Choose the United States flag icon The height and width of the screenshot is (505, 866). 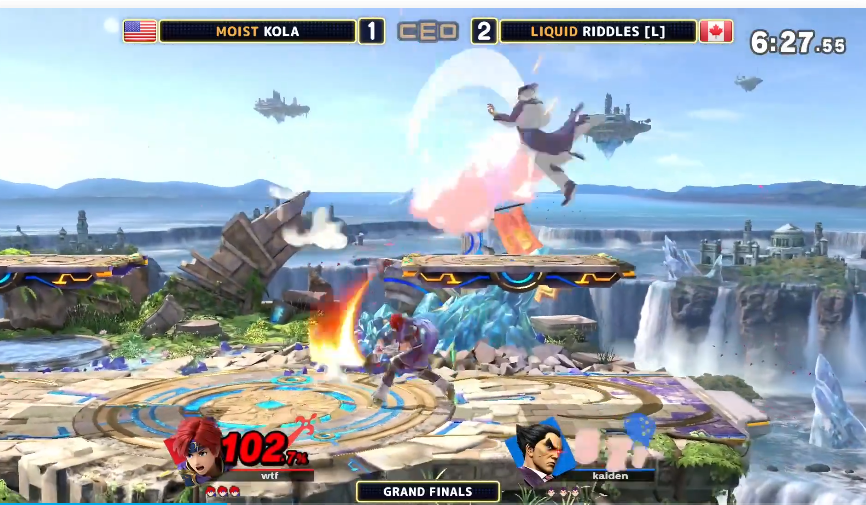(x=140, y=31)
